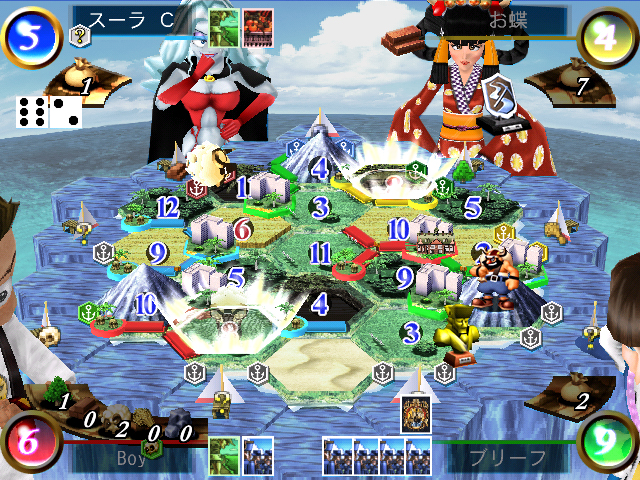Screen dimensions: 640x480
Task: Select the hex tile numbered 12
Action: tap(166, 207)
